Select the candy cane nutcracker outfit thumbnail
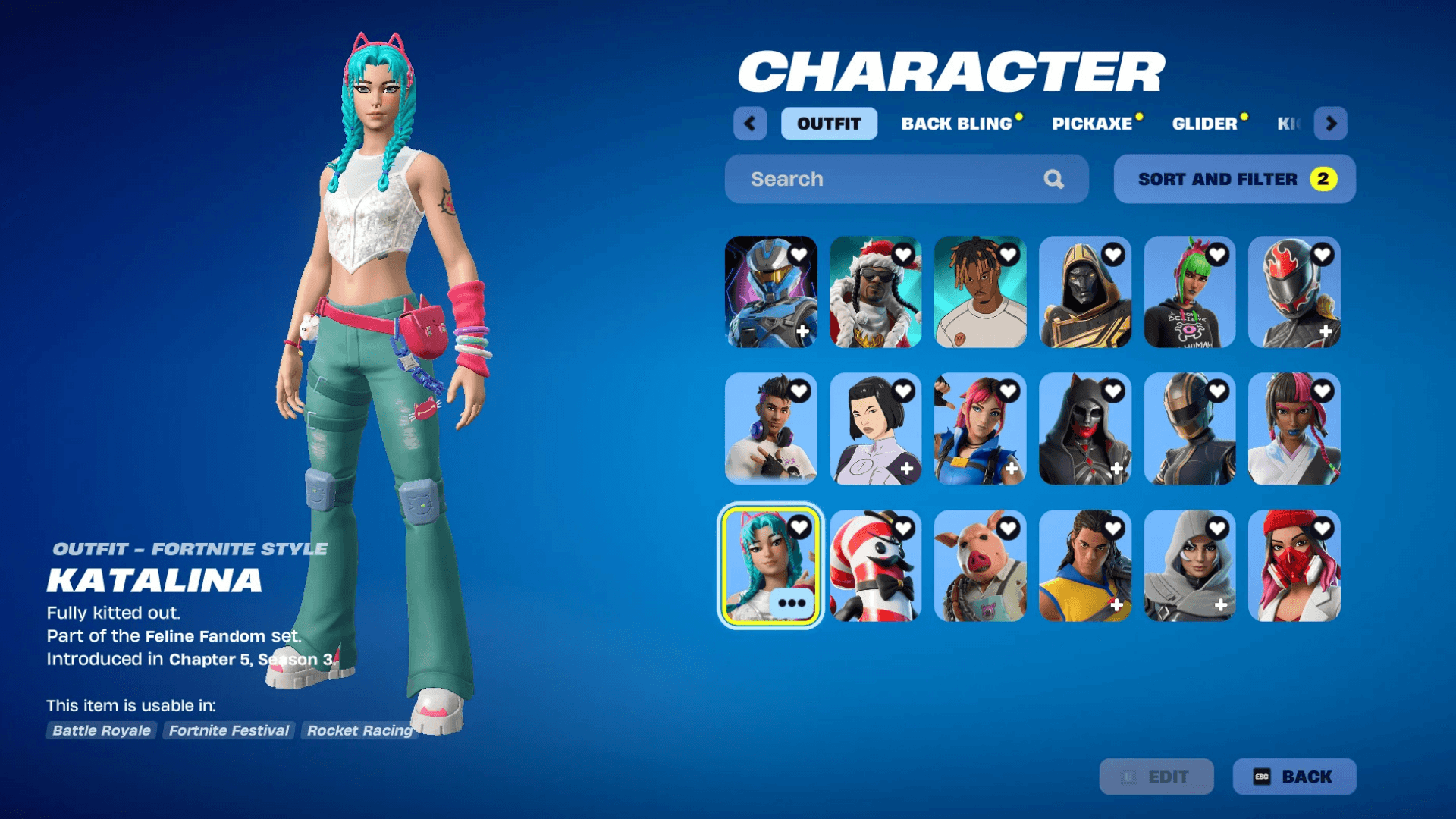1456x819 pixels. pos(876,567)
